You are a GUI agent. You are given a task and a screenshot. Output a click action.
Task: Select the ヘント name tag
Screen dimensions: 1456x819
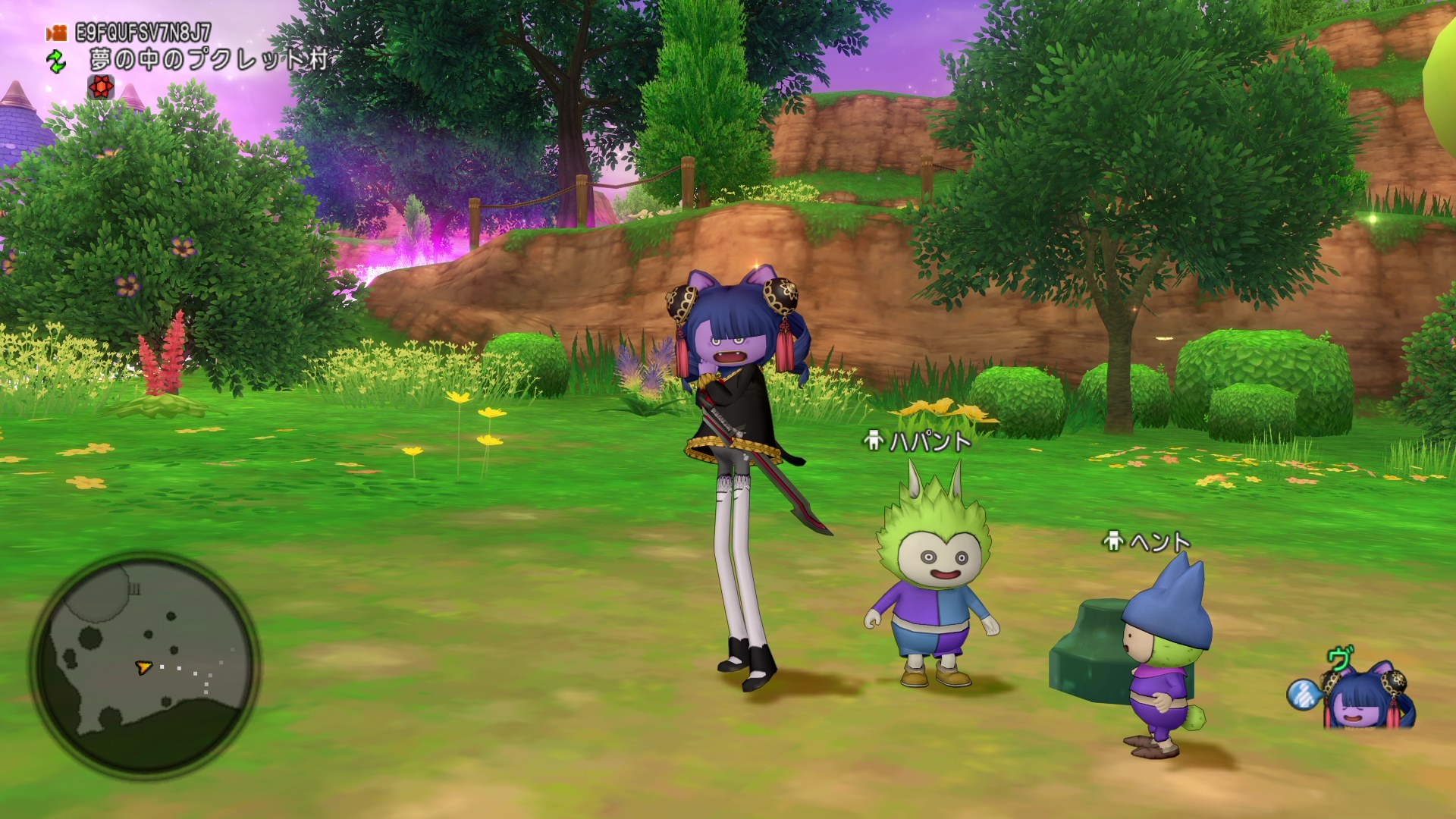pos(1148,541)
